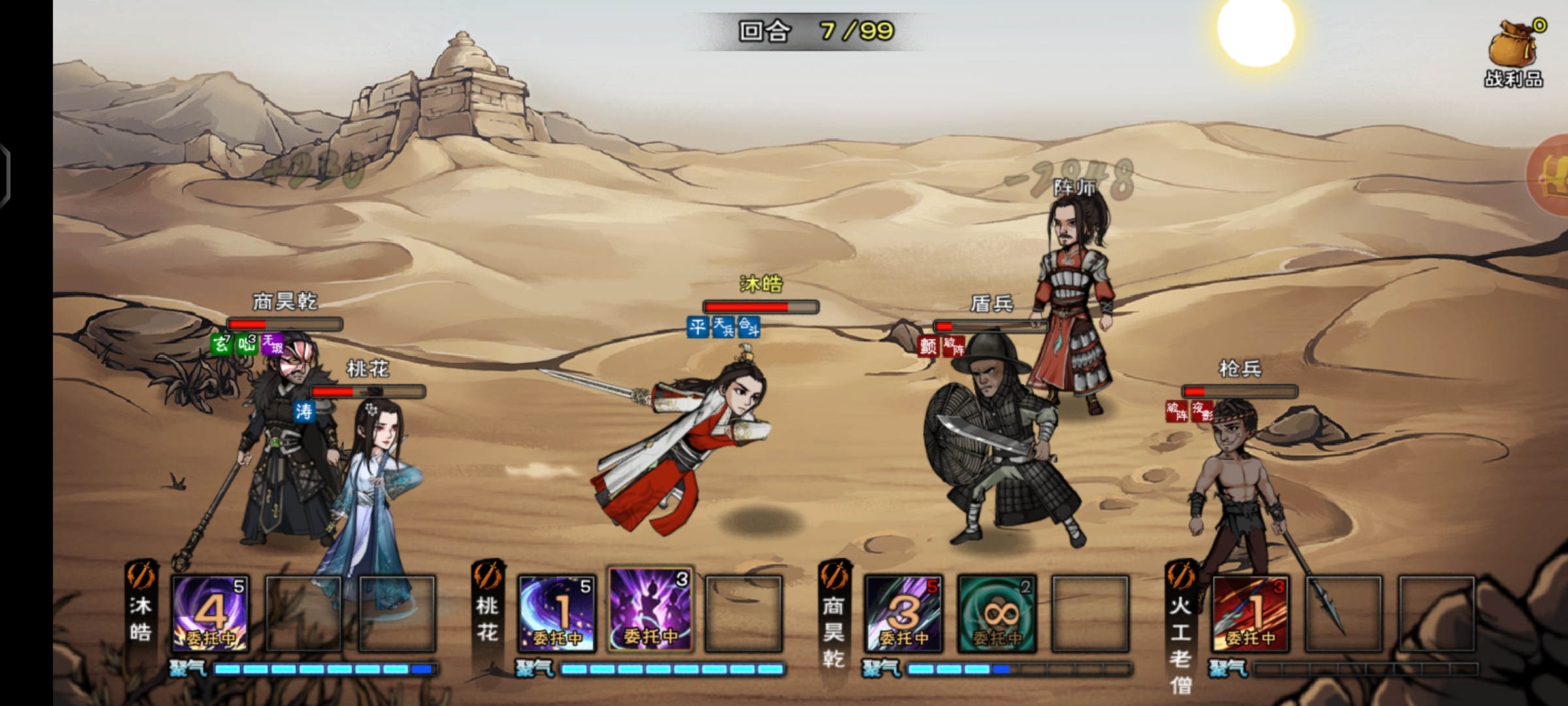Inspect the blue 涛 buff icon on 桃花
Image resolution: width=1568 pixels, height=706 pixels.
point(304,411)
